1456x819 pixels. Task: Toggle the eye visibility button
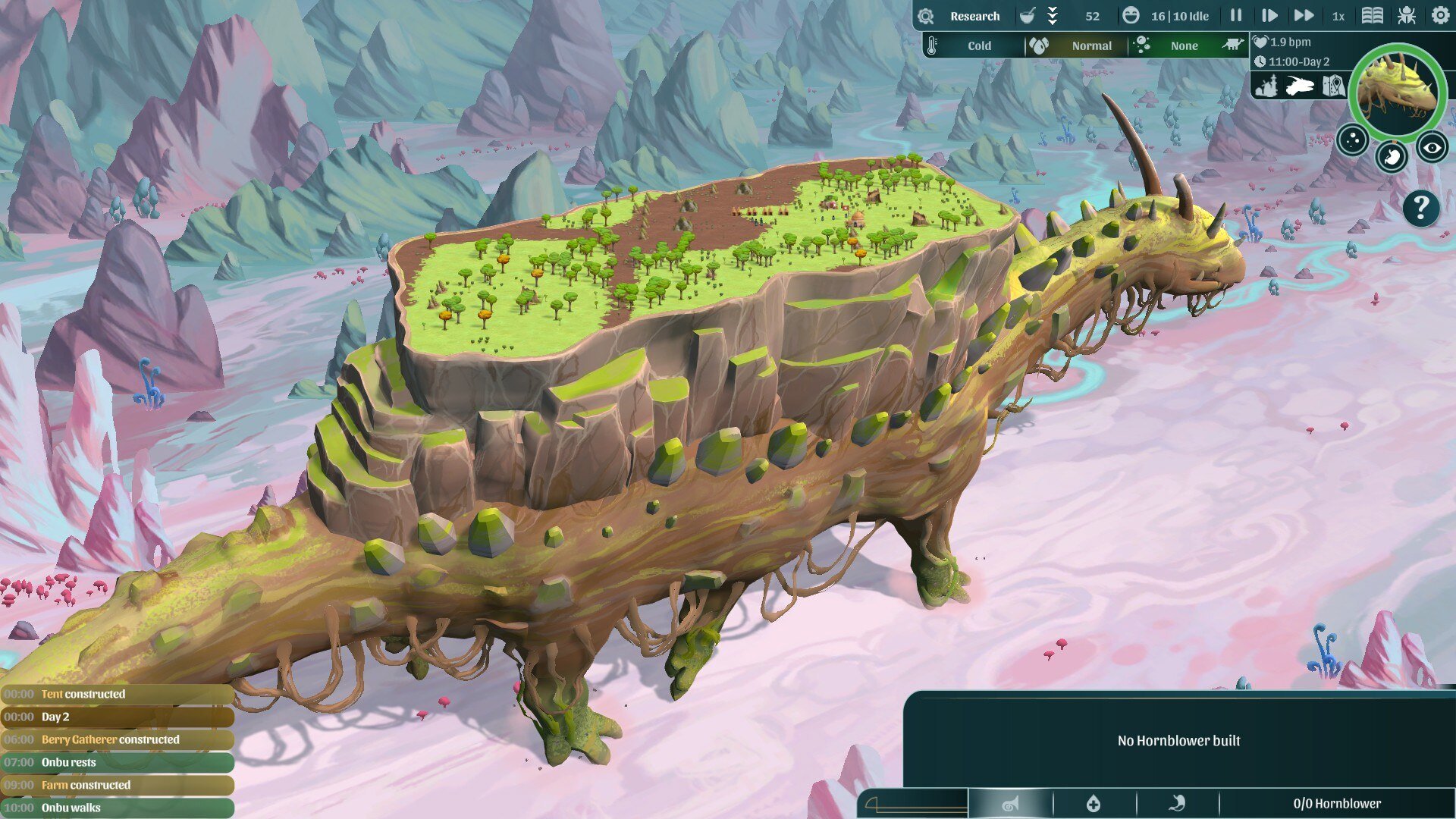click(x=1432, y=148)
